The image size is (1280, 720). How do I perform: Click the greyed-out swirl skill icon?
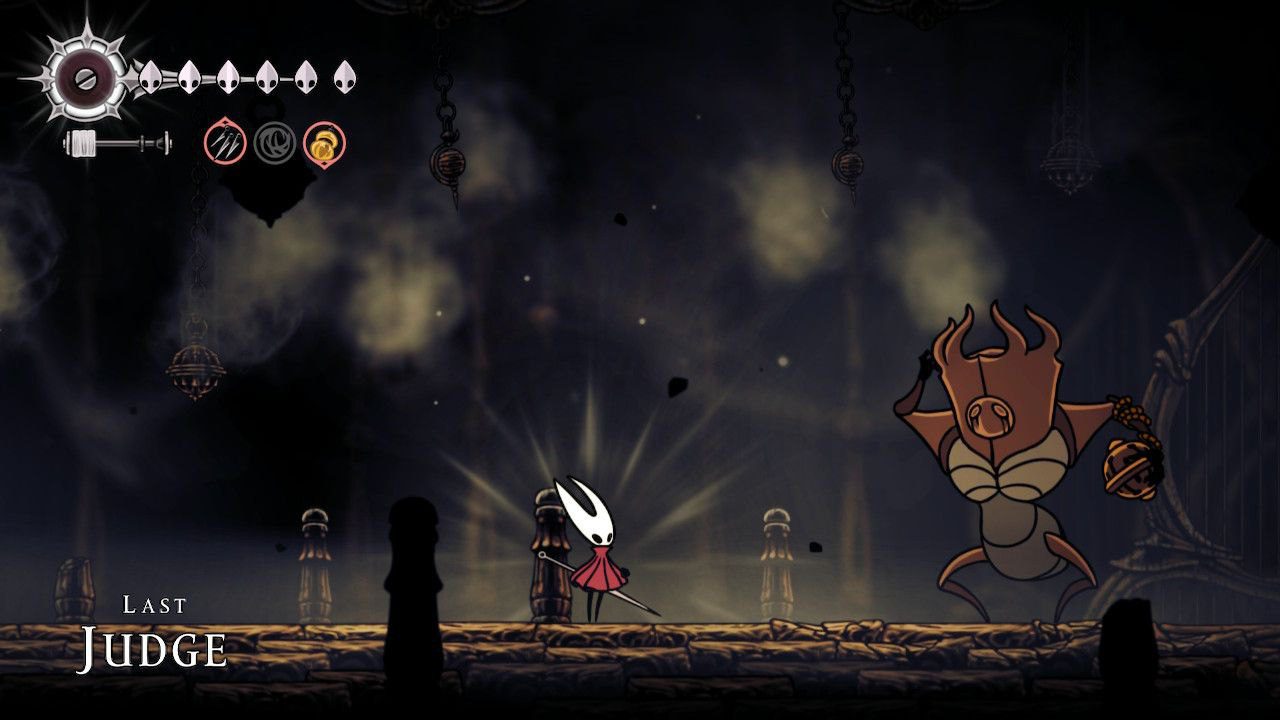(274, 143)
